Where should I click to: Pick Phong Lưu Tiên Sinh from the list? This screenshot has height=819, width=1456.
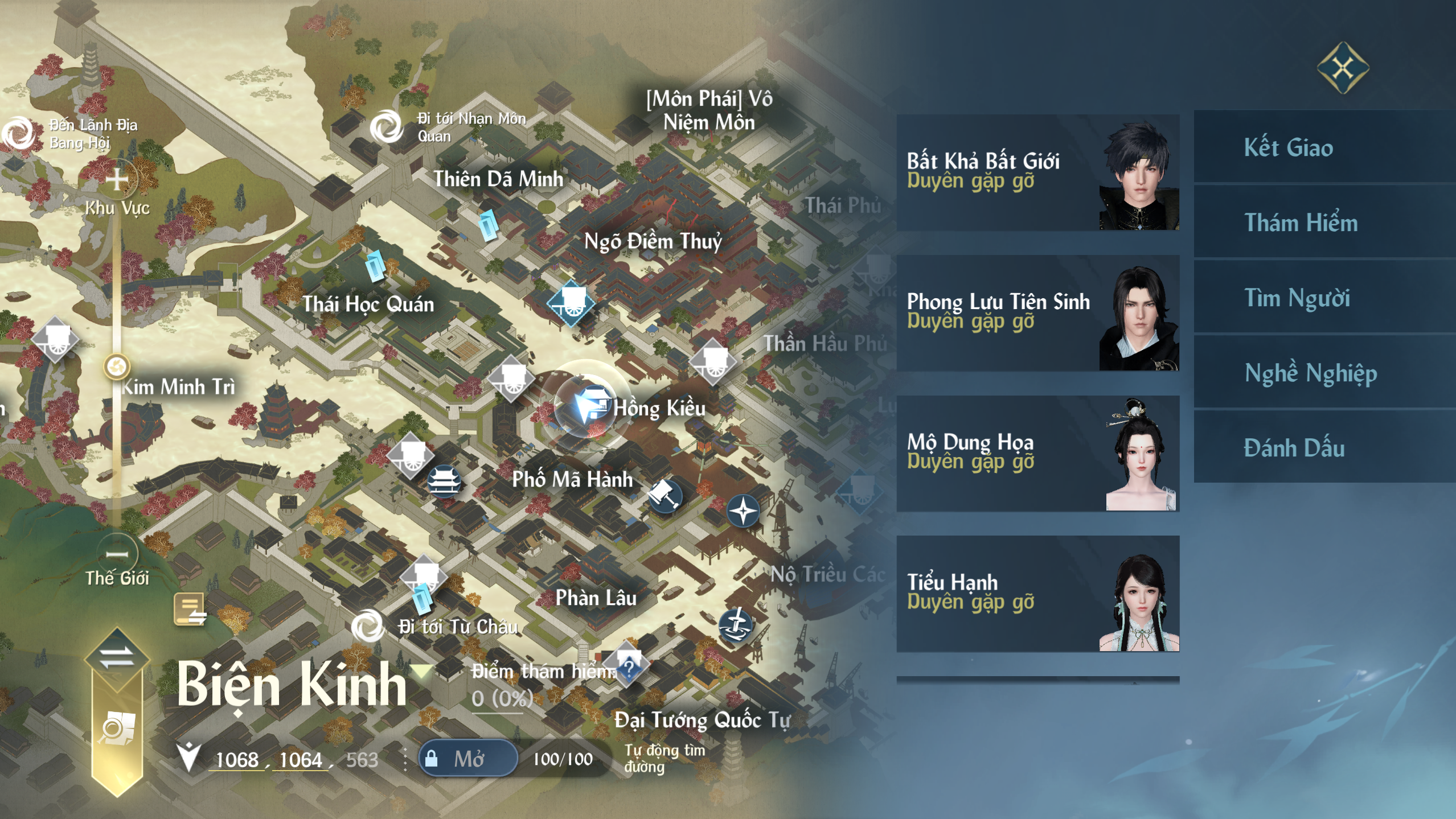click(1037, 313)
